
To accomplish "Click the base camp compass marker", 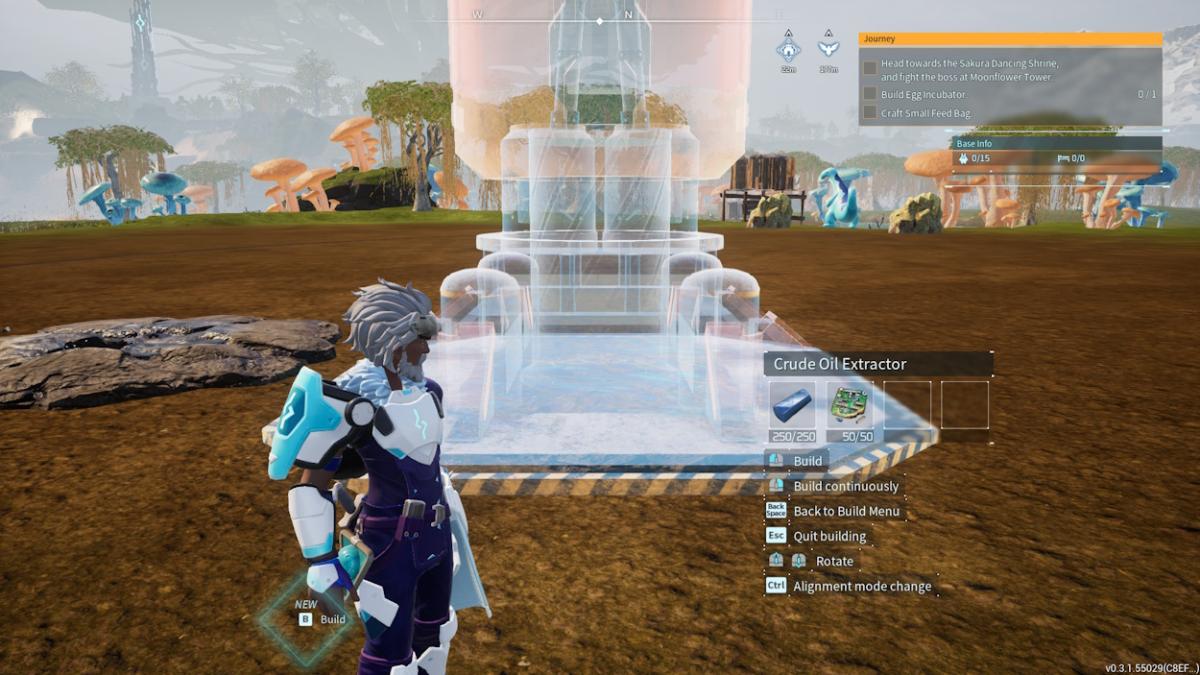I will pyautogui.click(x=788, y=48).
